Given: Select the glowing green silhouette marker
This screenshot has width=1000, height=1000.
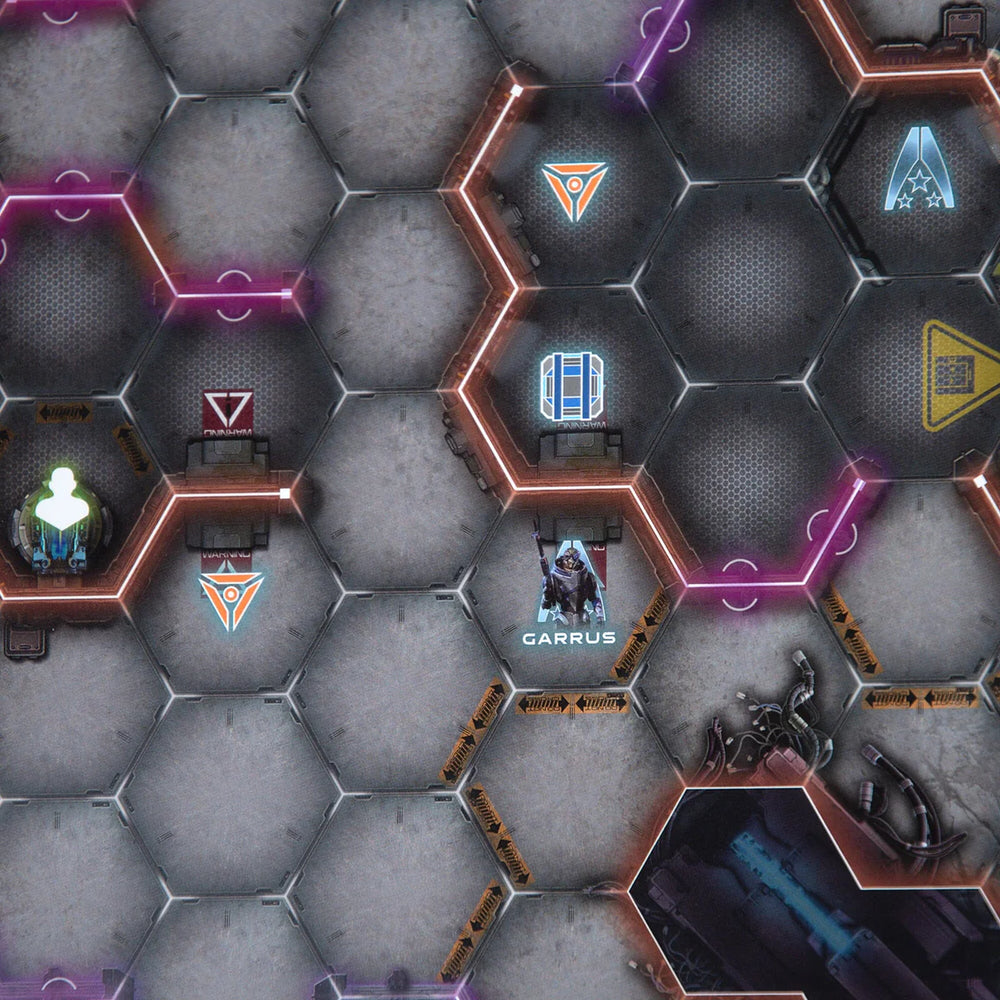Looking at the screenshot, I should coord(60,499).
